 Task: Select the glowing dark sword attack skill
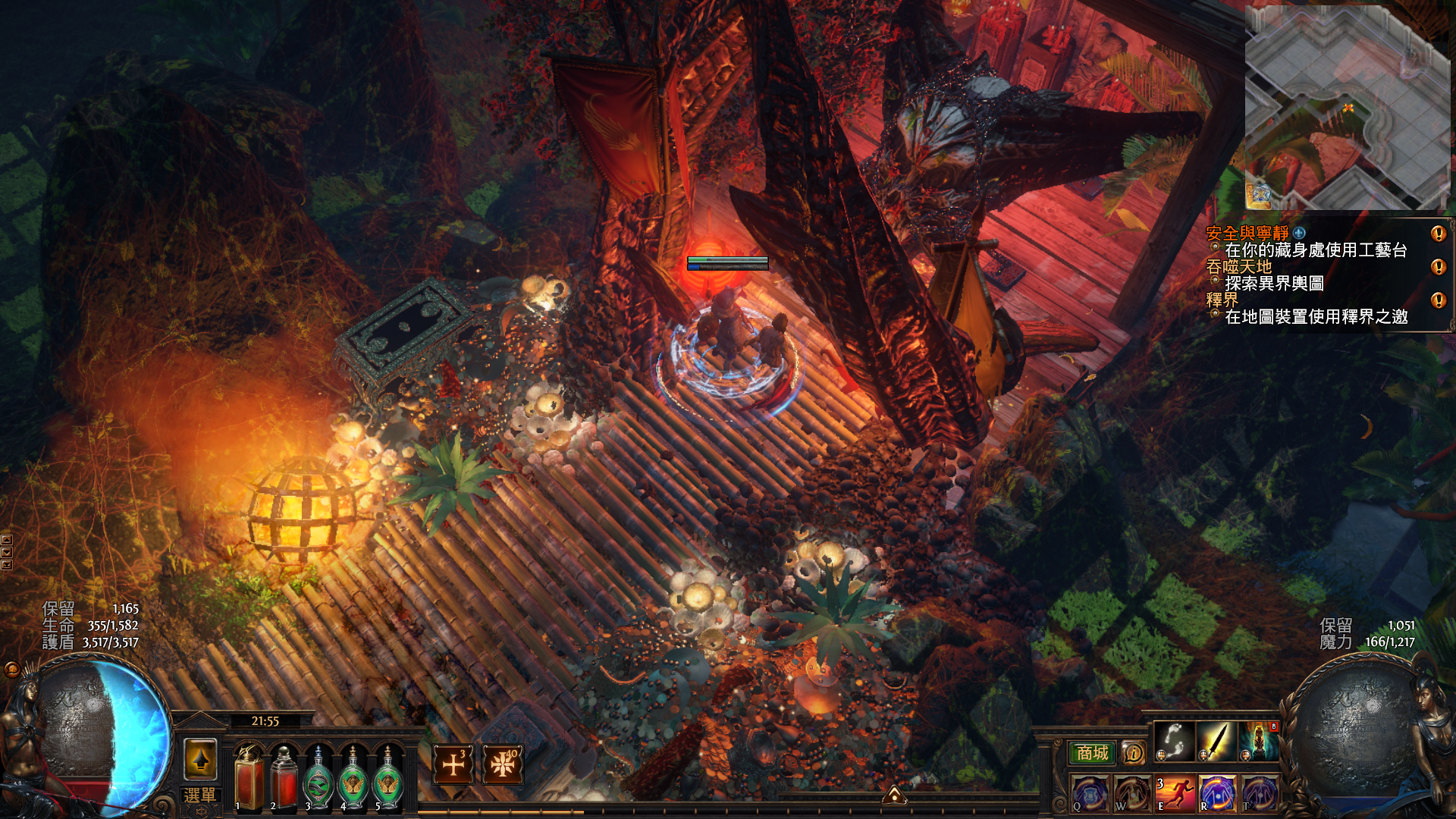[1216, 741]
